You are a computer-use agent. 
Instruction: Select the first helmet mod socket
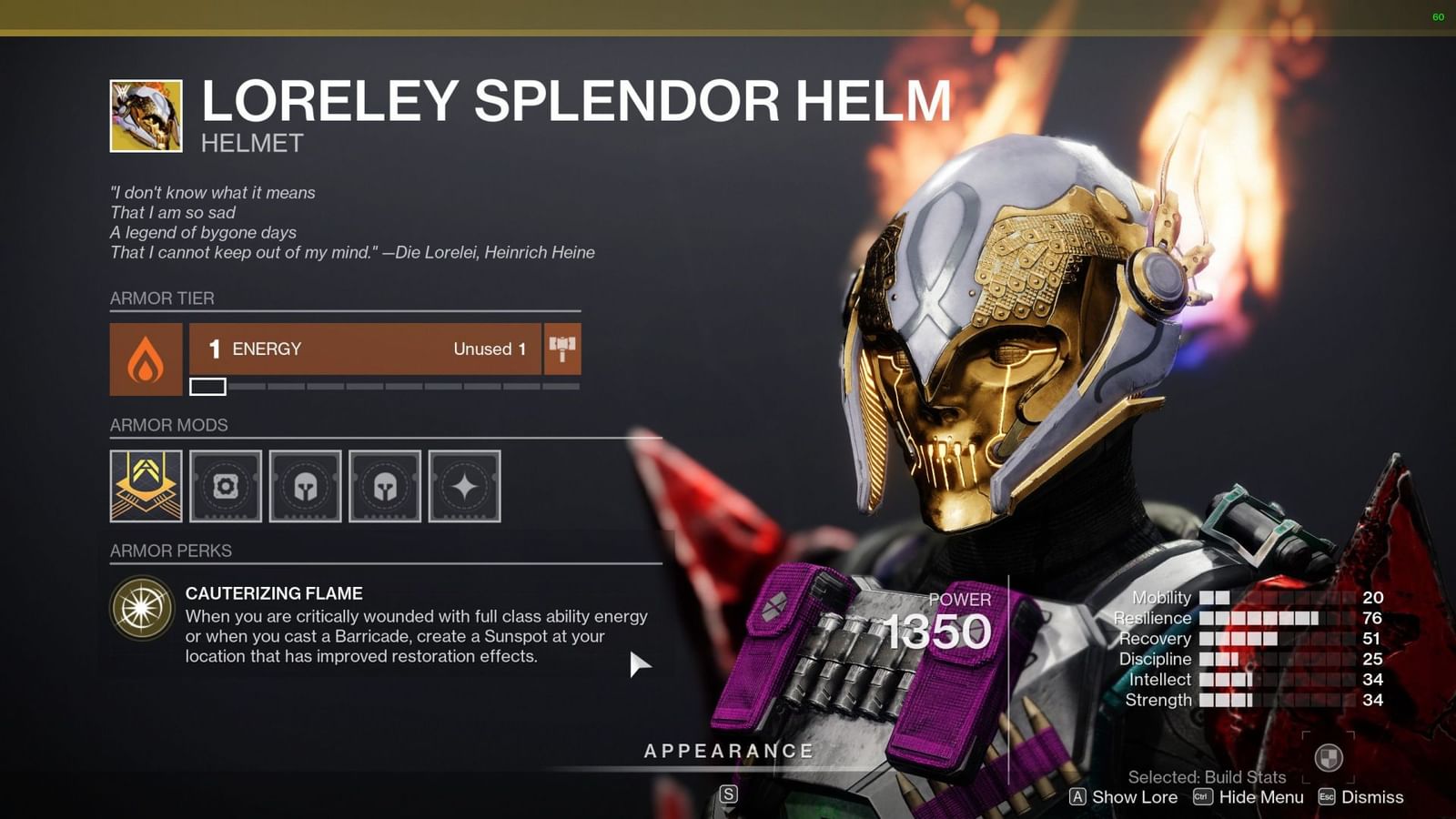(306, 487)
